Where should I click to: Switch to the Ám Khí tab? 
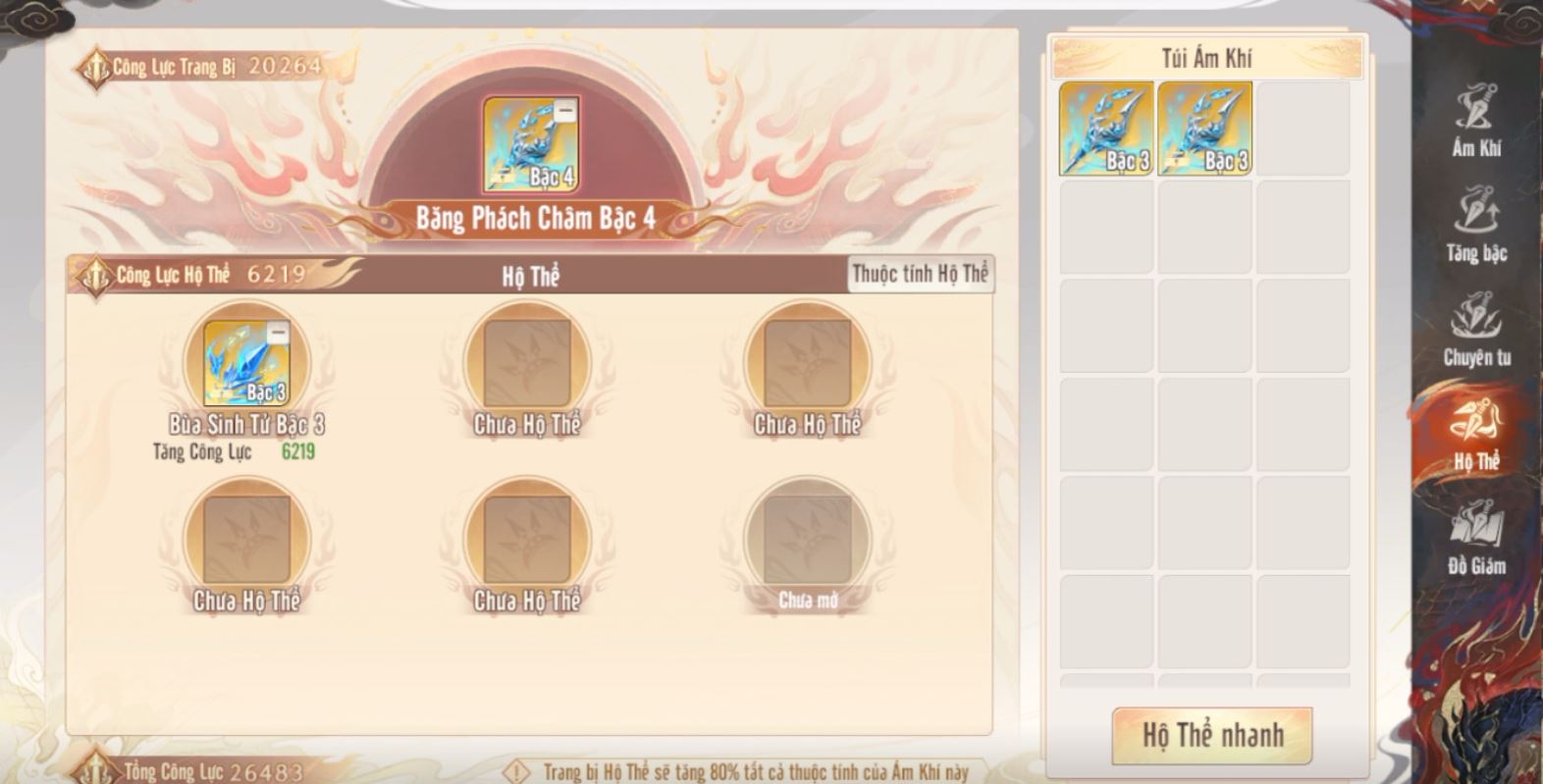pos(1476,122)
